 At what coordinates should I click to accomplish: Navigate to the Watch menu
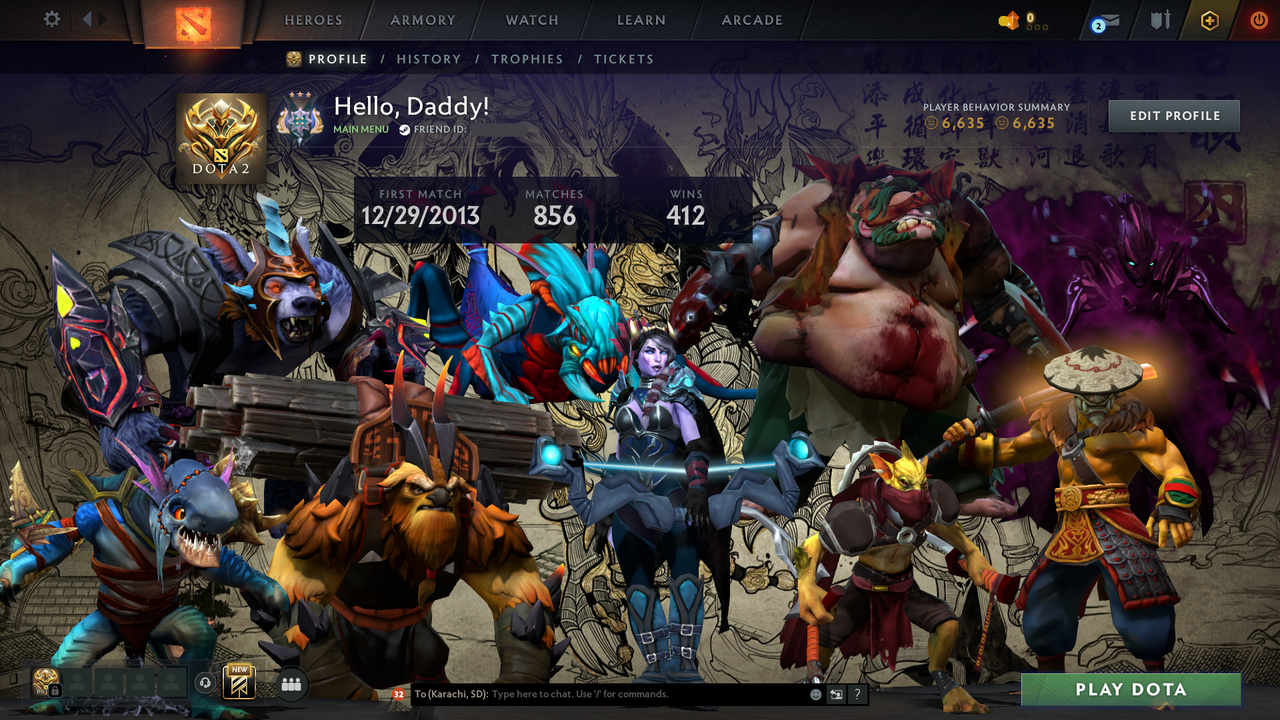pyautogui.click(x=531, y=19)
